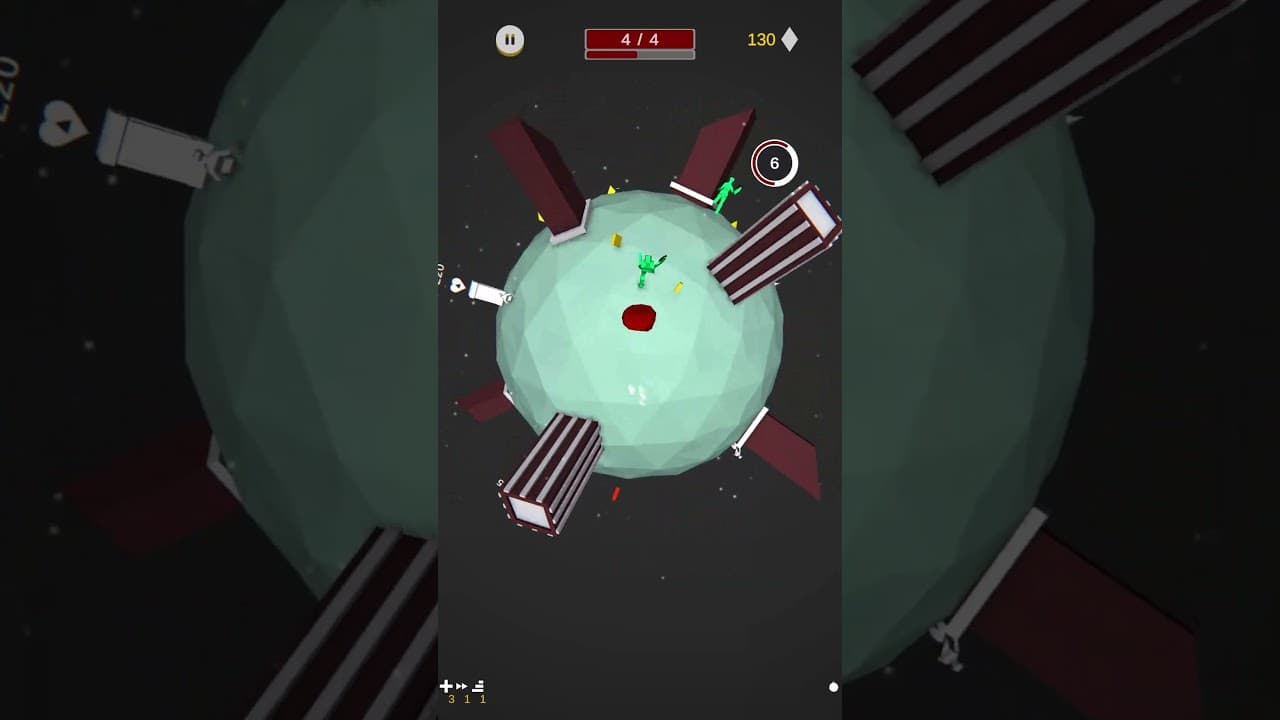This screenshot has width=1280, height=720.
Task: Activate the fast-forward booster showing 1
Action: pyautogui.click(x=462, y=687)
